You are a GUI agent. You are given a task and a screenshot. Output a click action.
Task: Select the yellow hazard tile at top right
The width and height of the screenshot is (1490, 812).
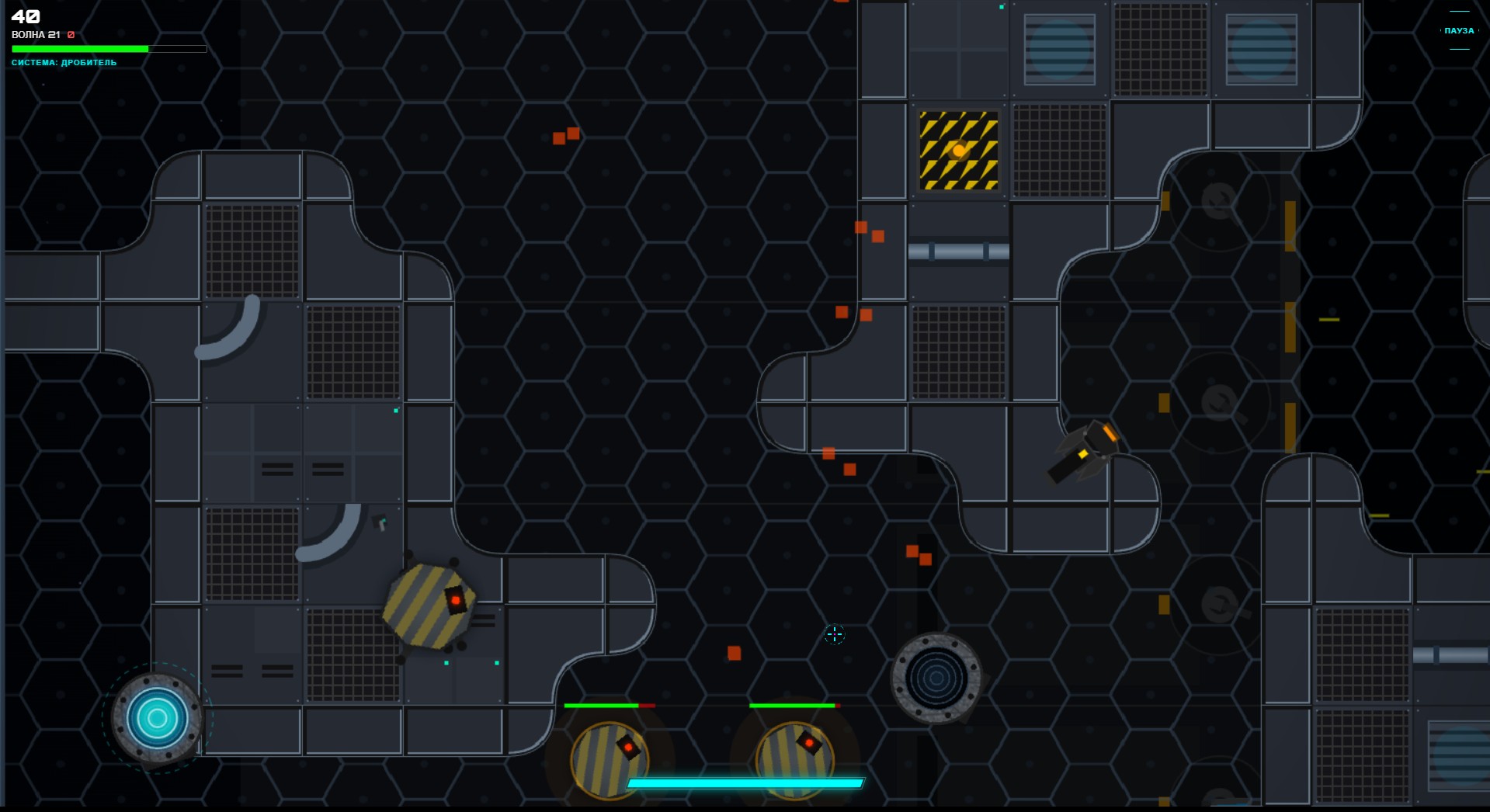[x=958, y=150]
